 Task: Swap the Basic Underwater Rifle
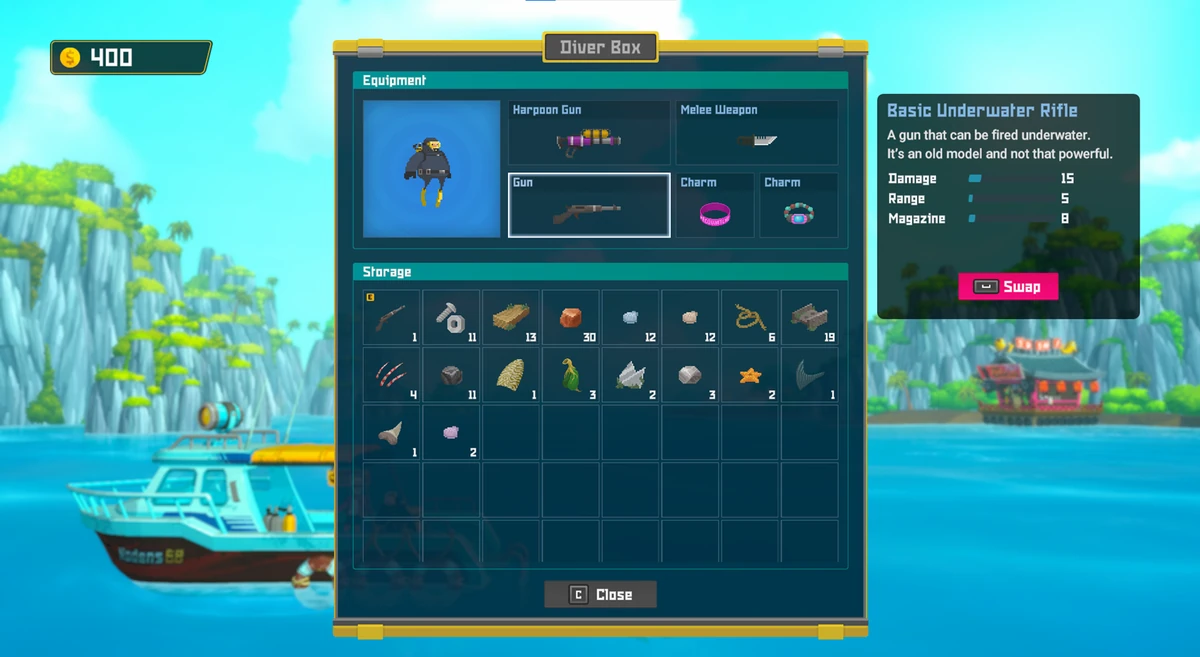(x=1007, y=287)
